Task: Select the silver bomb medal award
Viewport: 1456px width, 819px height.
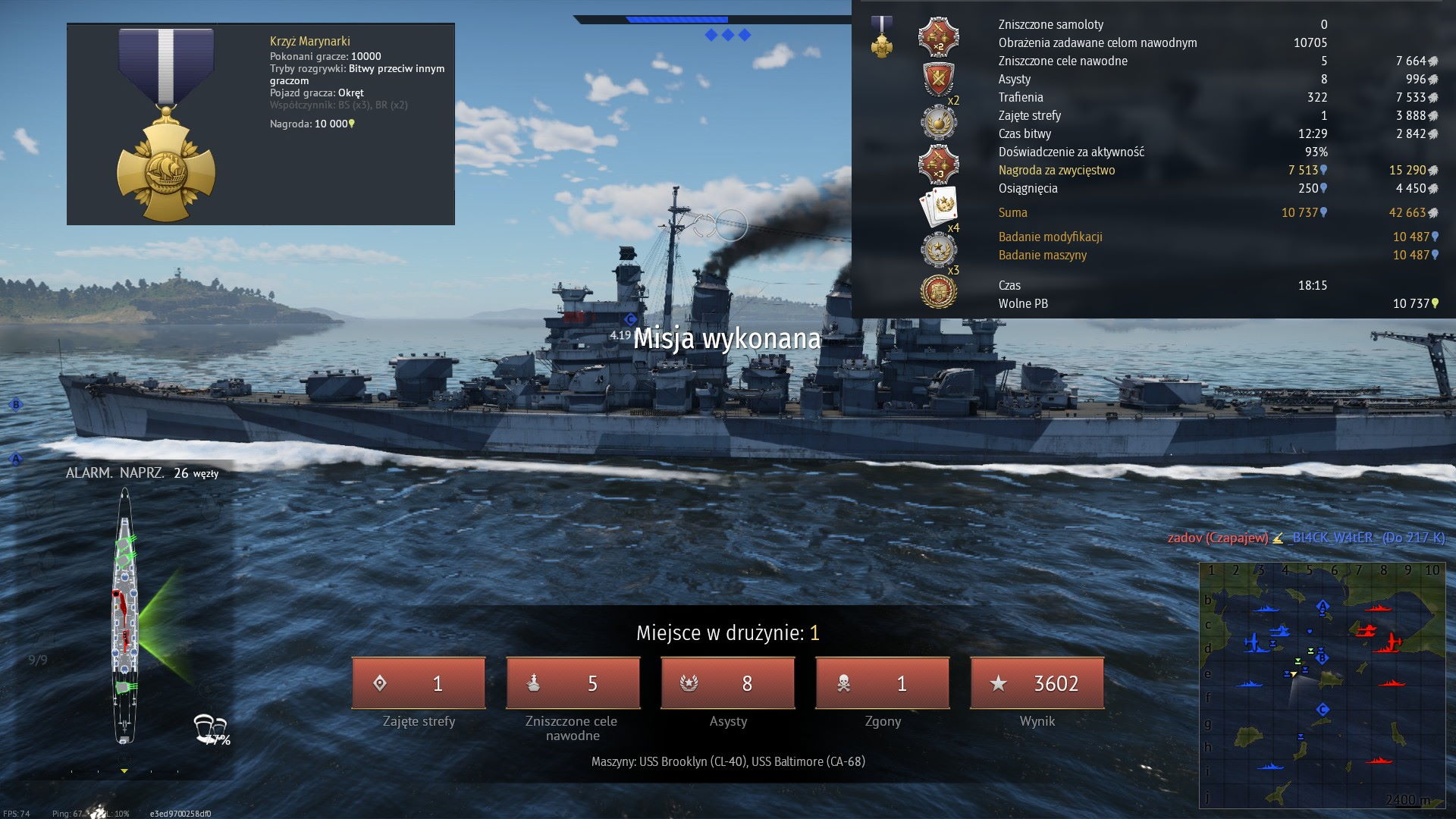Action: (939, 122)
